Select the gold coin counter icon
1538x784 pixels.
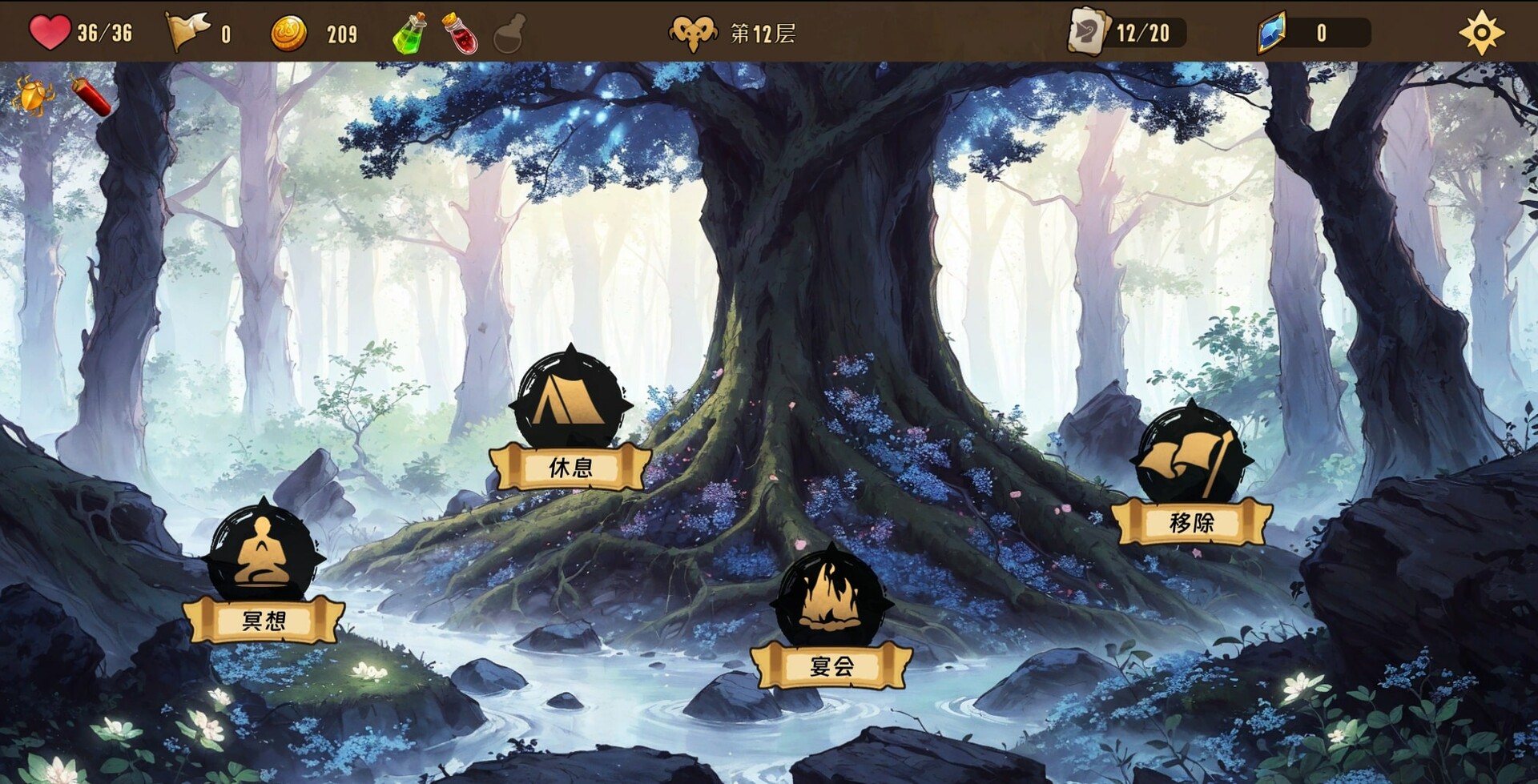(290, 32)
